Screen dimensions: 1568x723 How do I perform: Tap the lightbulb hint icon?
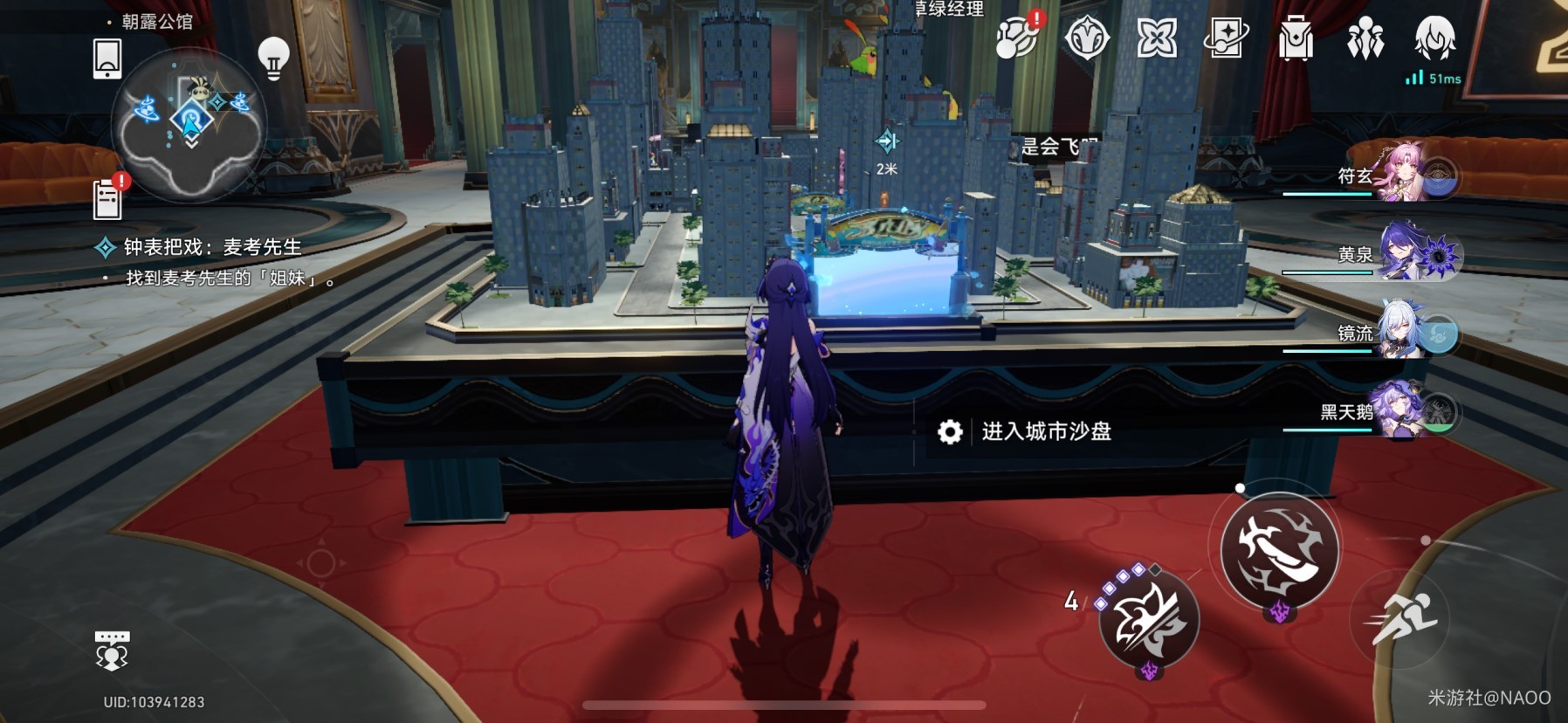coord(273,59)
